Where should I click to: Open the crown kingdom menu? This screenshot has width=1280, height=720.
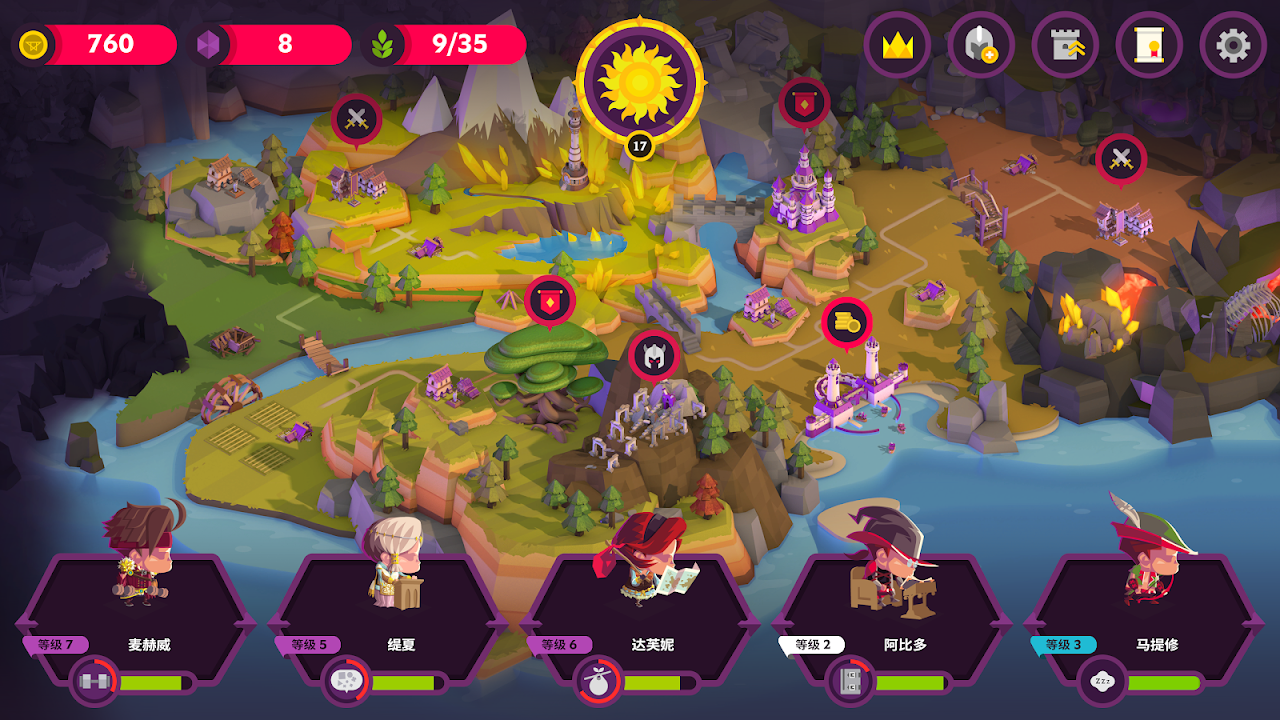tap(897, 45)
